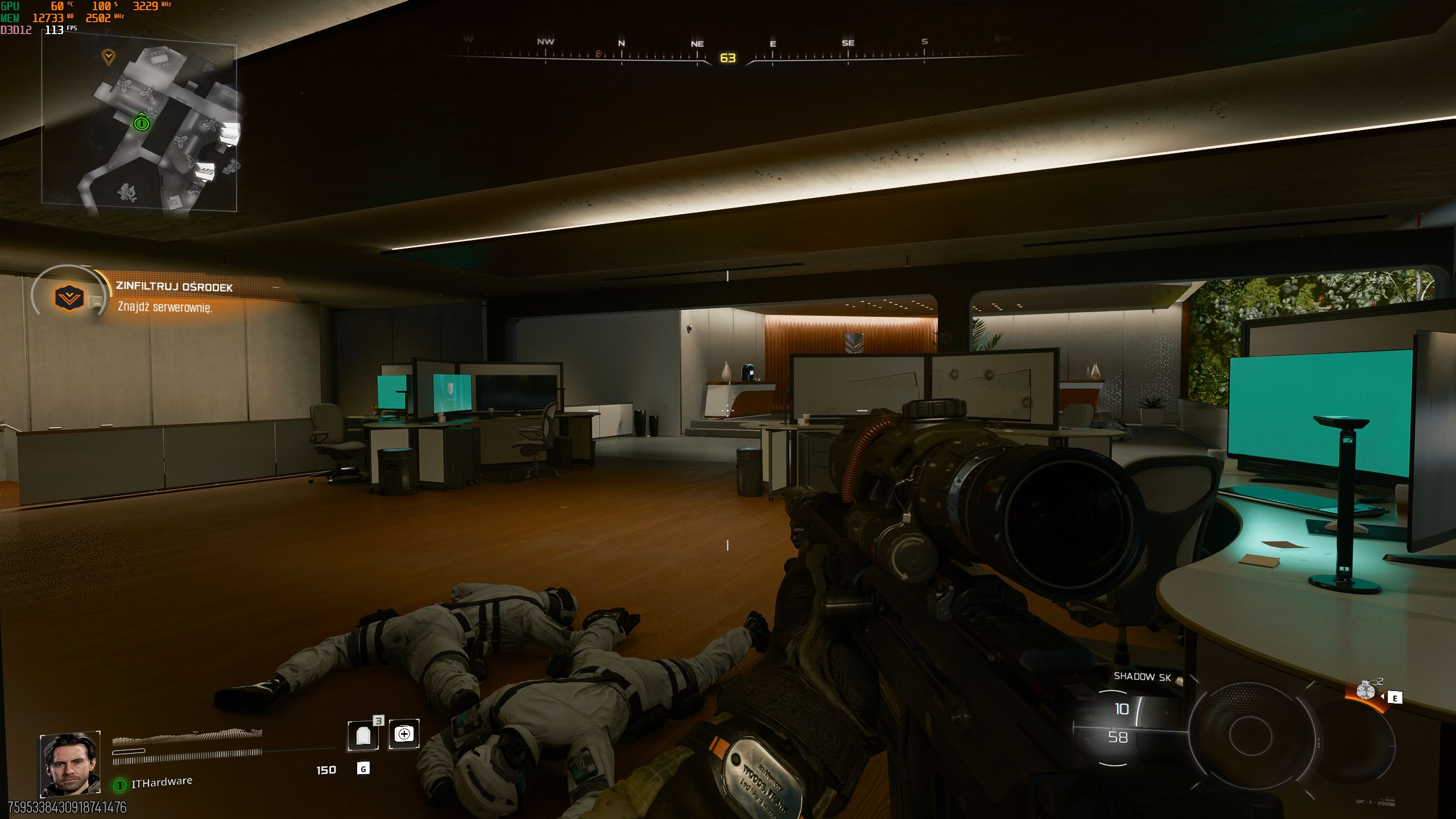Click the orange objective waypoint on minimap
The image size is (1456, 819).
[108, 56]
